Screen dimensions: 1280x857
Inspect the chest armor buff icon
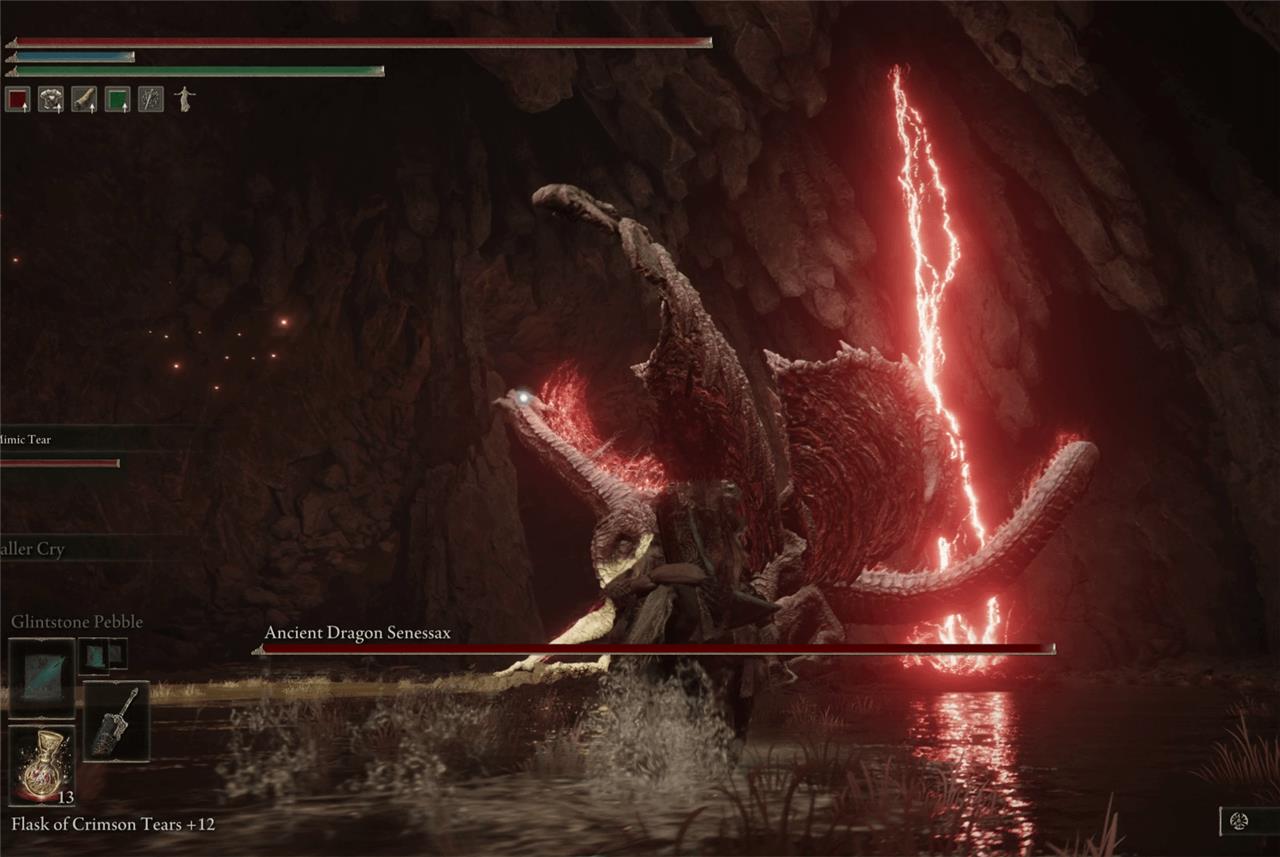pos(50,99)
